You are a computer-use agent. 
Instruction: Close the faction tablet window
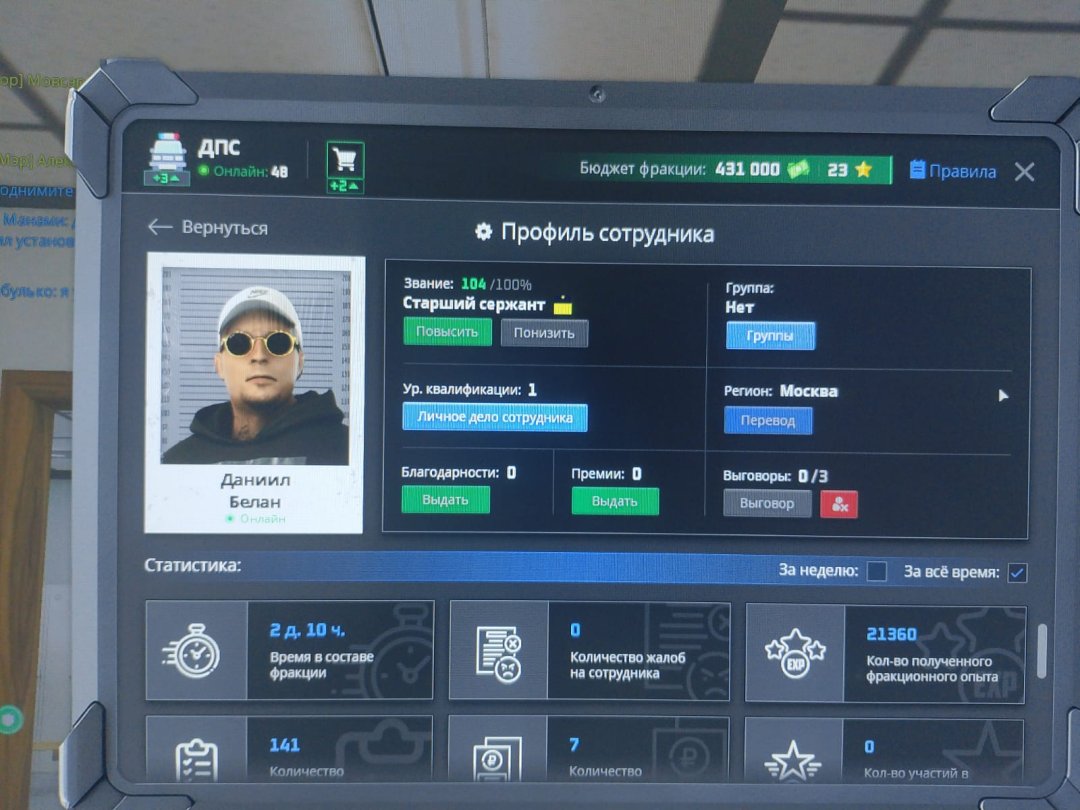coord(1024,172)
